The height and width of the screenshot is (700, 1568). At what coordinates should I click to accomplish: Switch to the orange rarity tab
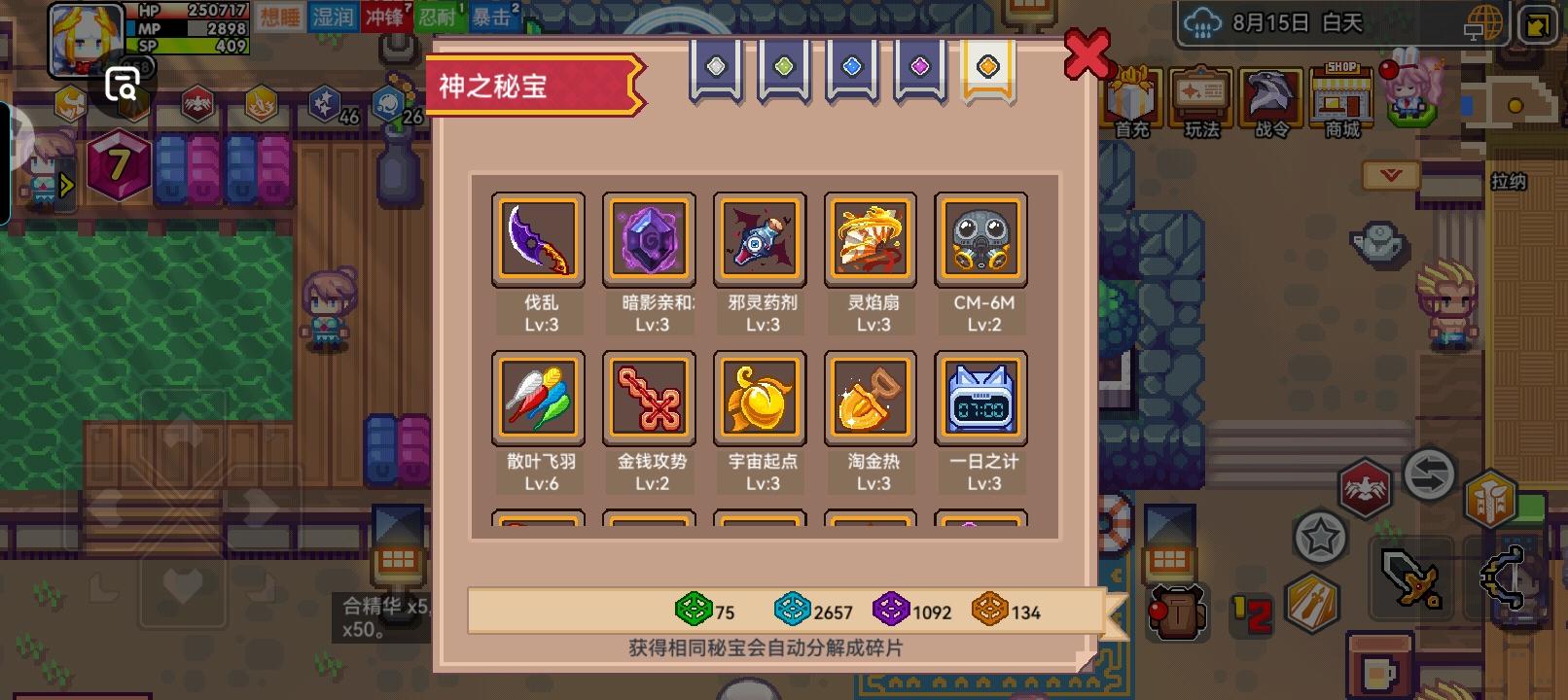[988, 66]
